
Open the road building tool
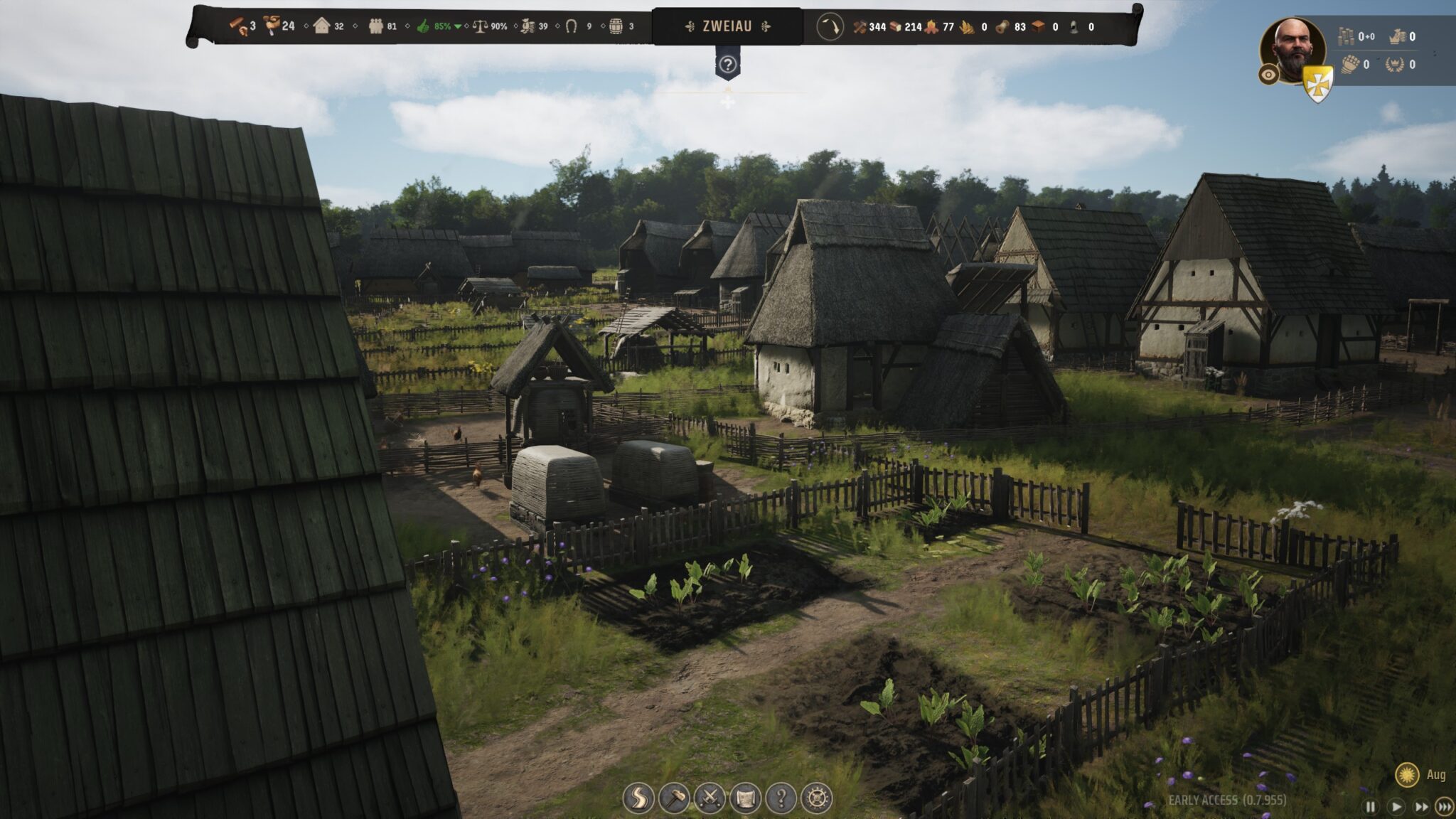(x=638, y=798)
